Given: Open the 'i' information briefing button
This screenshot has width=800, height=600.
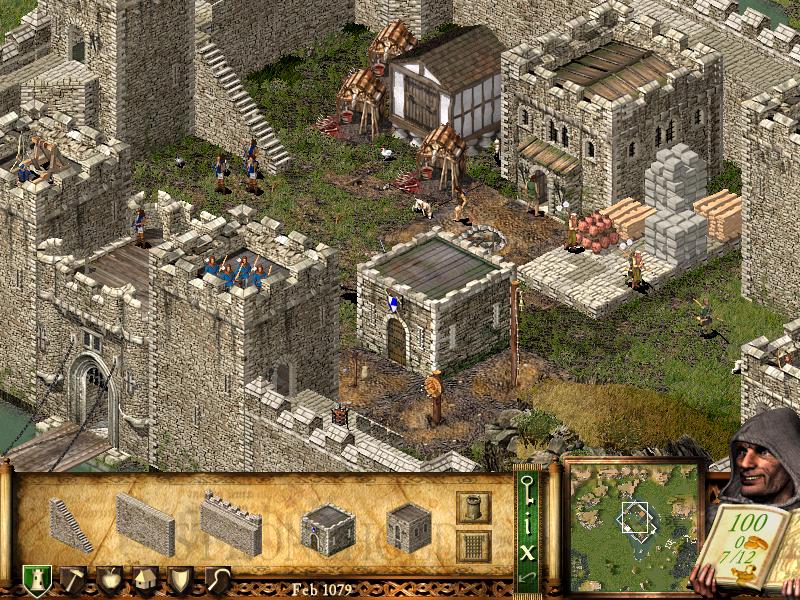Looking at the screenshot, I should [x=527, y=521].
